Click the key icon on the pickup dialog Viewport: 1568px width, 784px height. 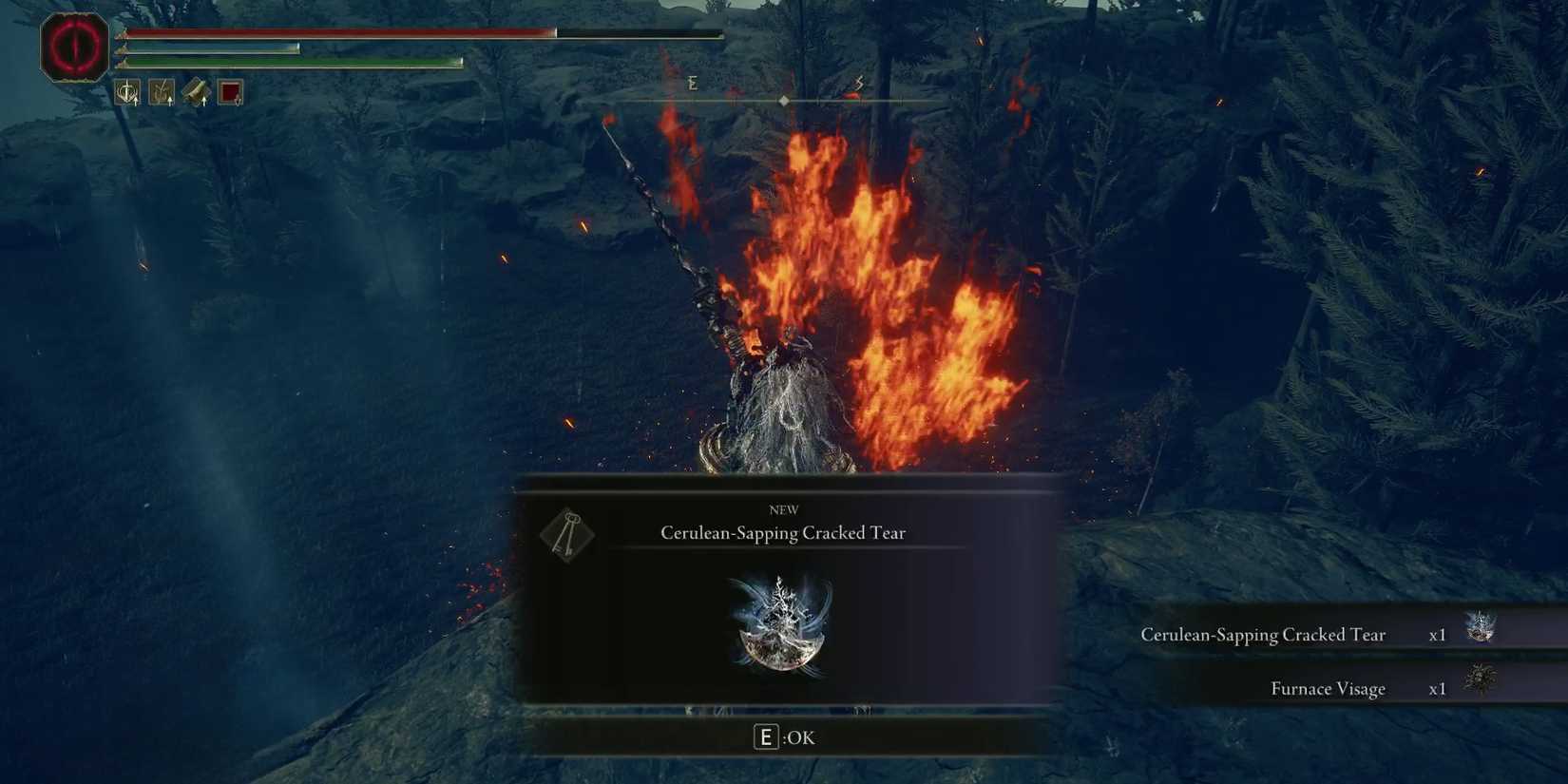[567, 535]
